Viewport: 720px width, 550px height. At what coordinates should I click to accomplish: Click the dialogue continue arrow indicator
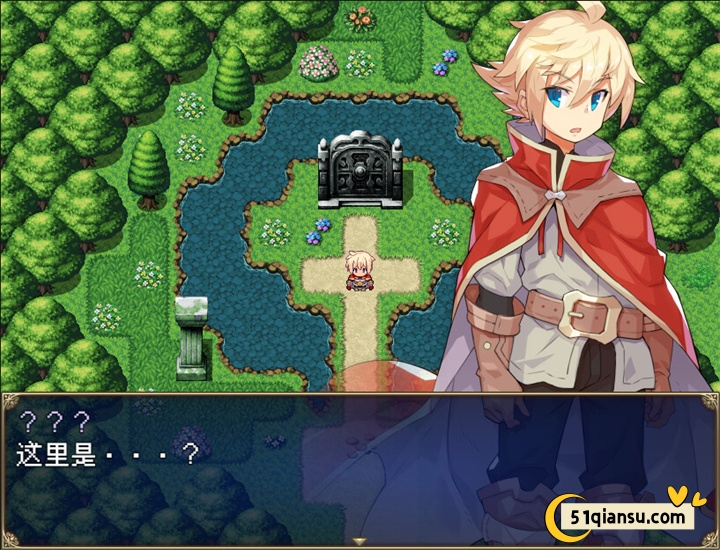pyautogui.click(x=360, y=541)
